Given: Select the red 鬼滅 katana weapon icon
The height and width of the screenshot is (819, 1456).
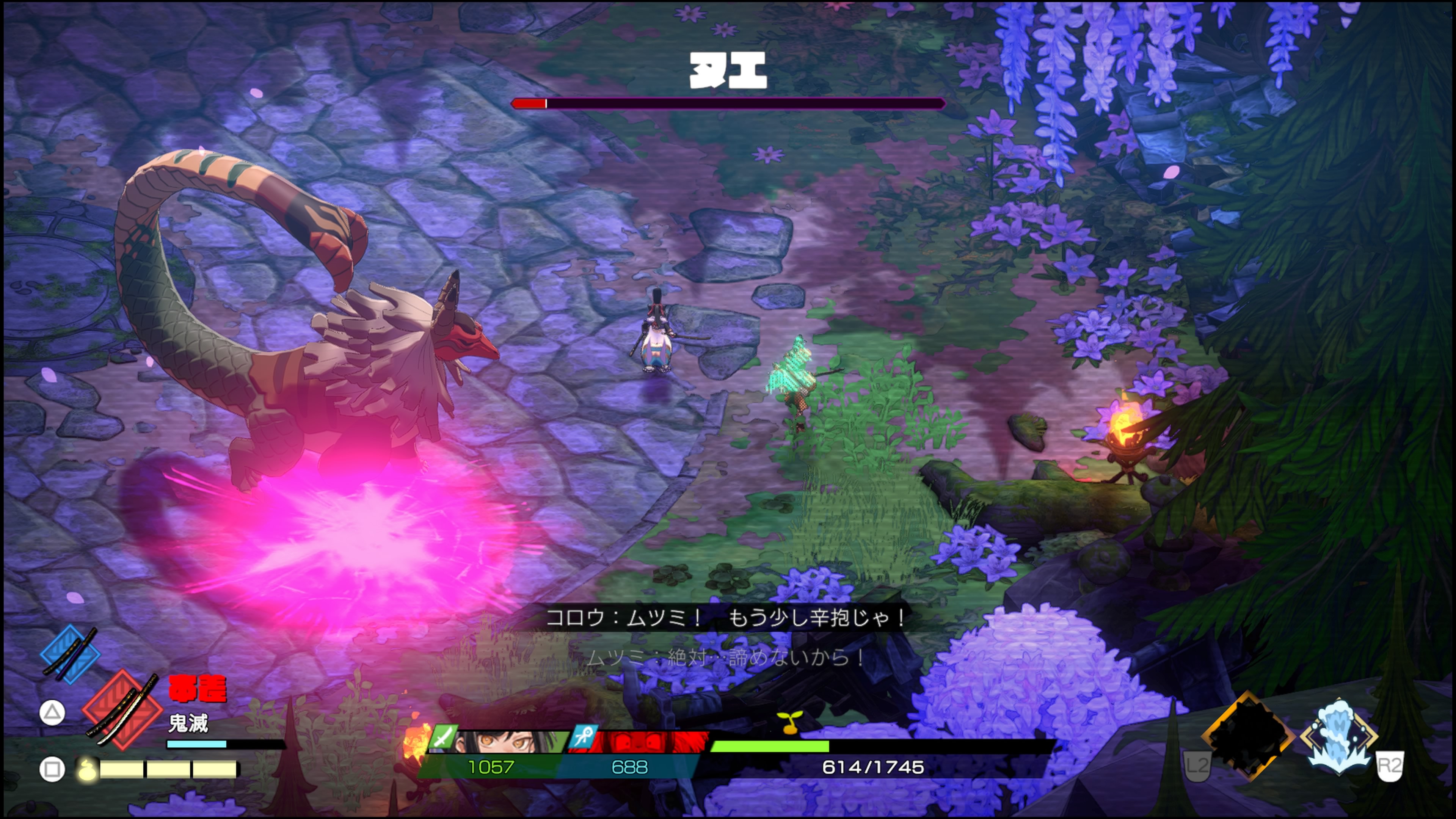Looking at the screenshot, I should [122, 710].
